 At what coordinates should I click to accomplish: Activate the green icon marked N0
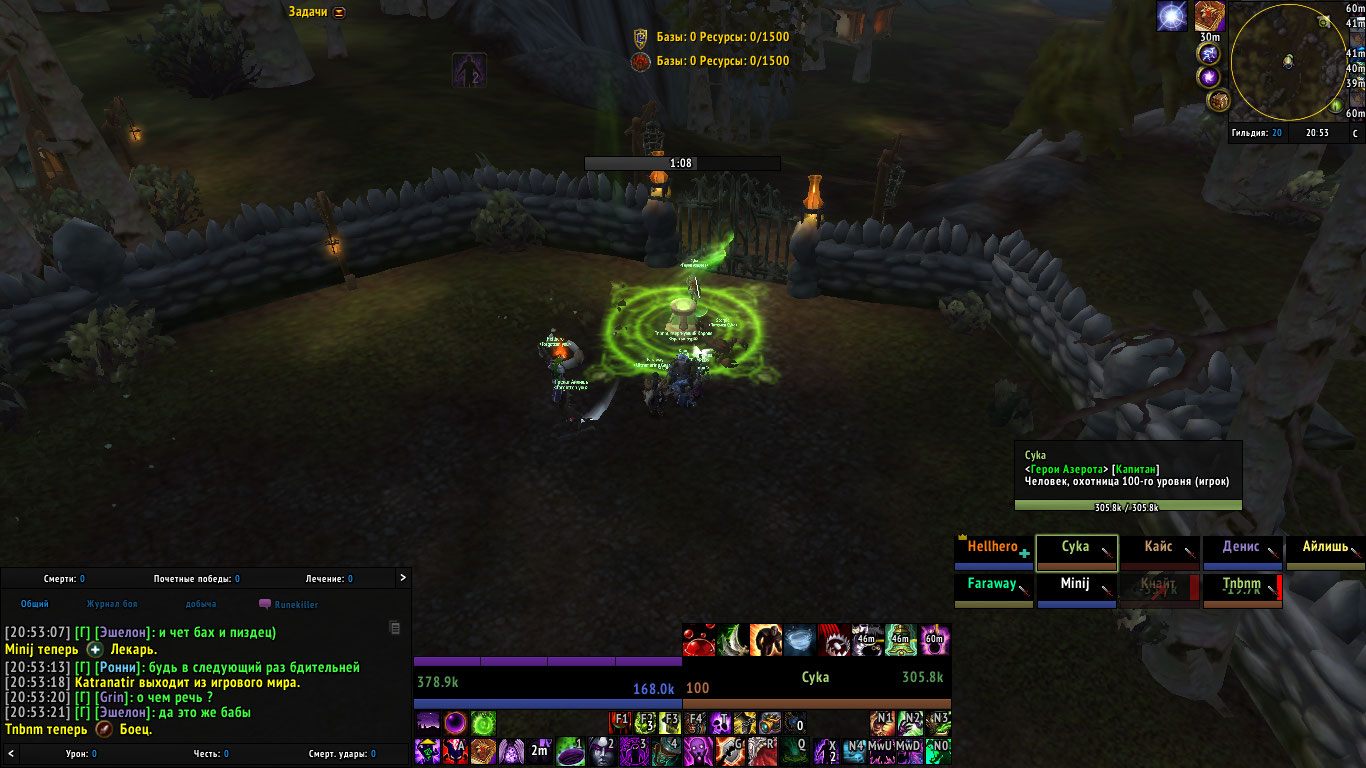pos(938,750)
